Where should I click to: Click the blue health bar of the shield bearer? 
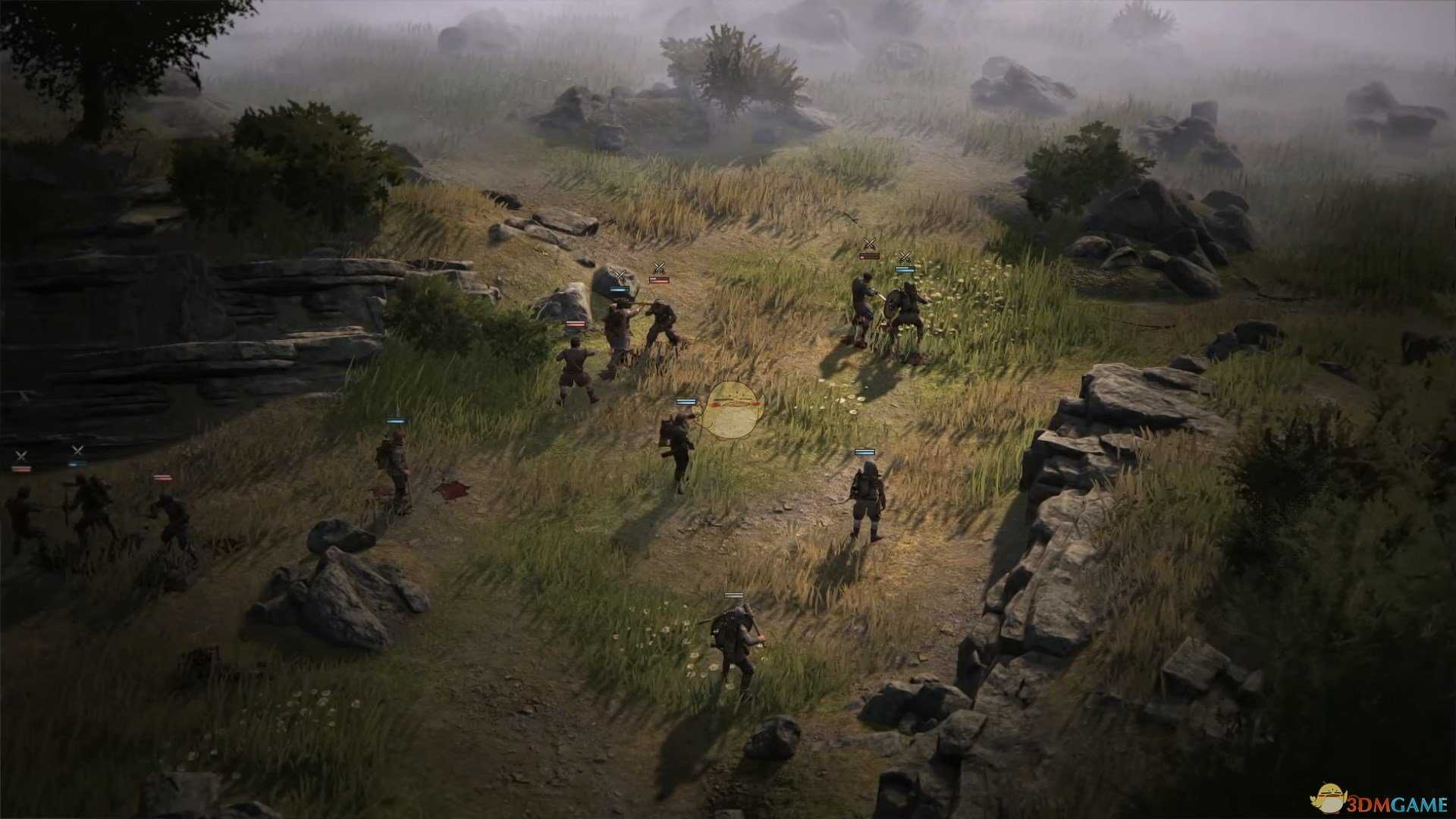(905, 269)
